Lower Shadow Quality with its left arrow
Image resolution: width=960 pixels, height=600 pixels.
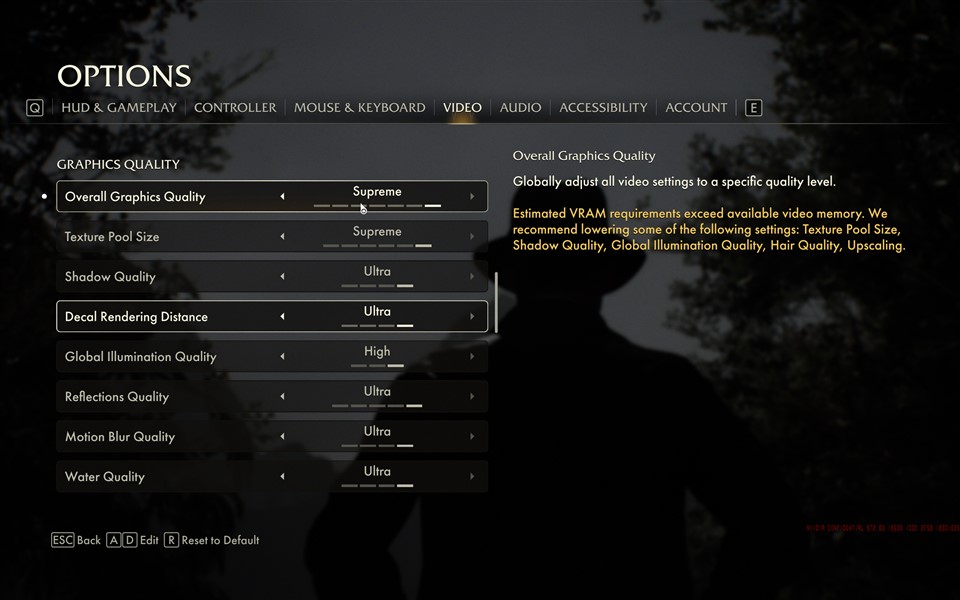point(282,277)
